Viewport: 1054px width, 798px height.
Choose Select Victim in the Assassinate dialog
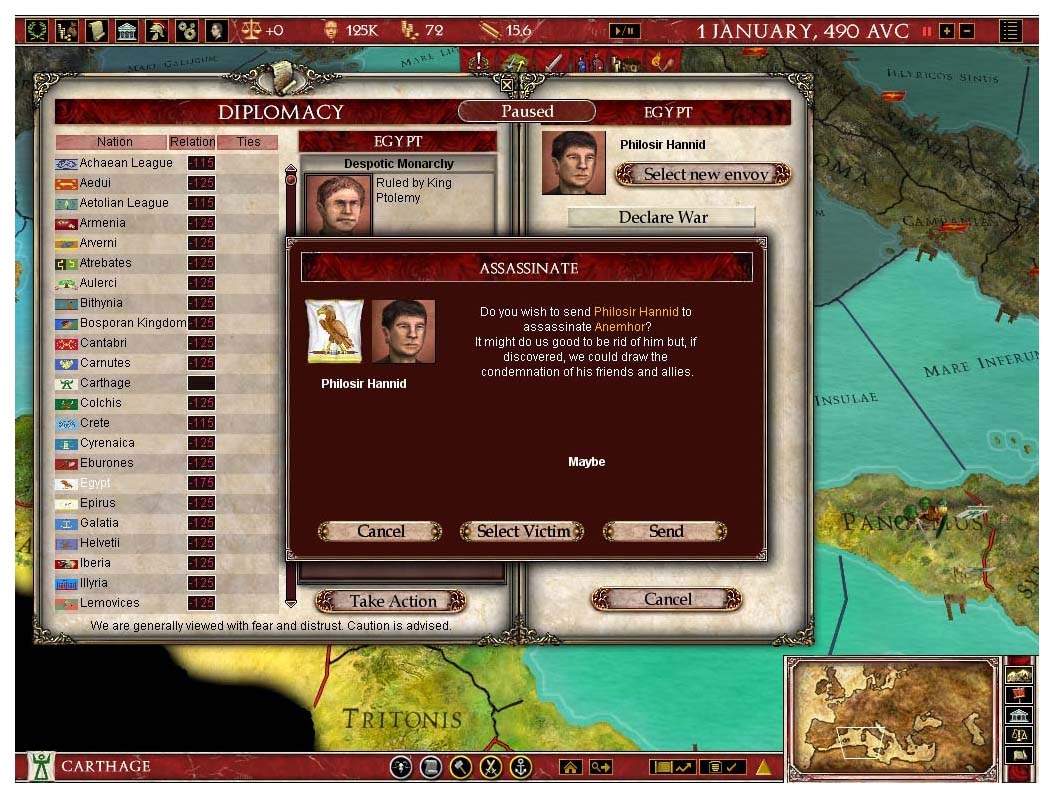point(522,531)
